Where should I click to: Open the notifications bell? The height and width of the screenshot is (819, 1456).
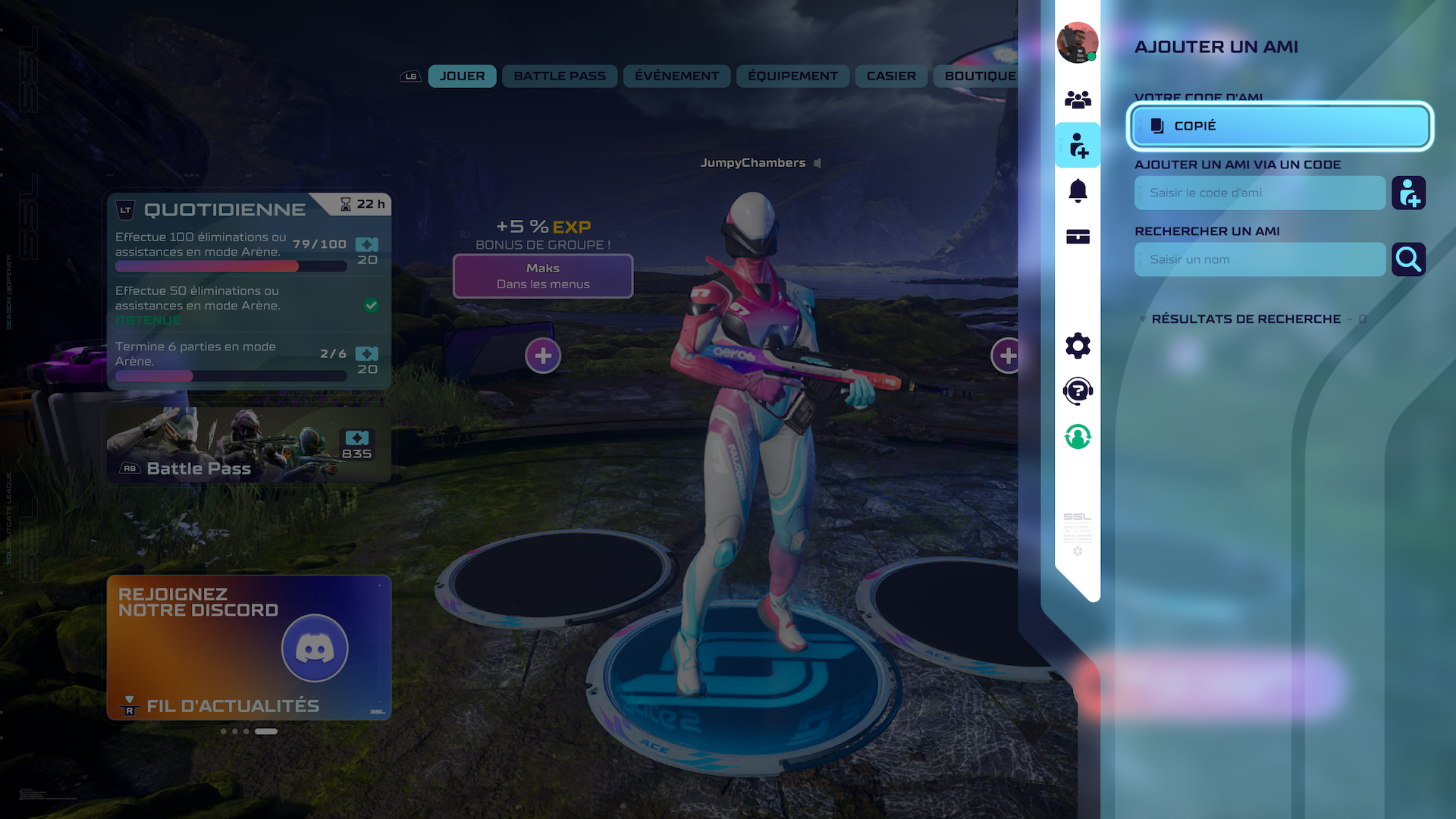[1078, 190]
